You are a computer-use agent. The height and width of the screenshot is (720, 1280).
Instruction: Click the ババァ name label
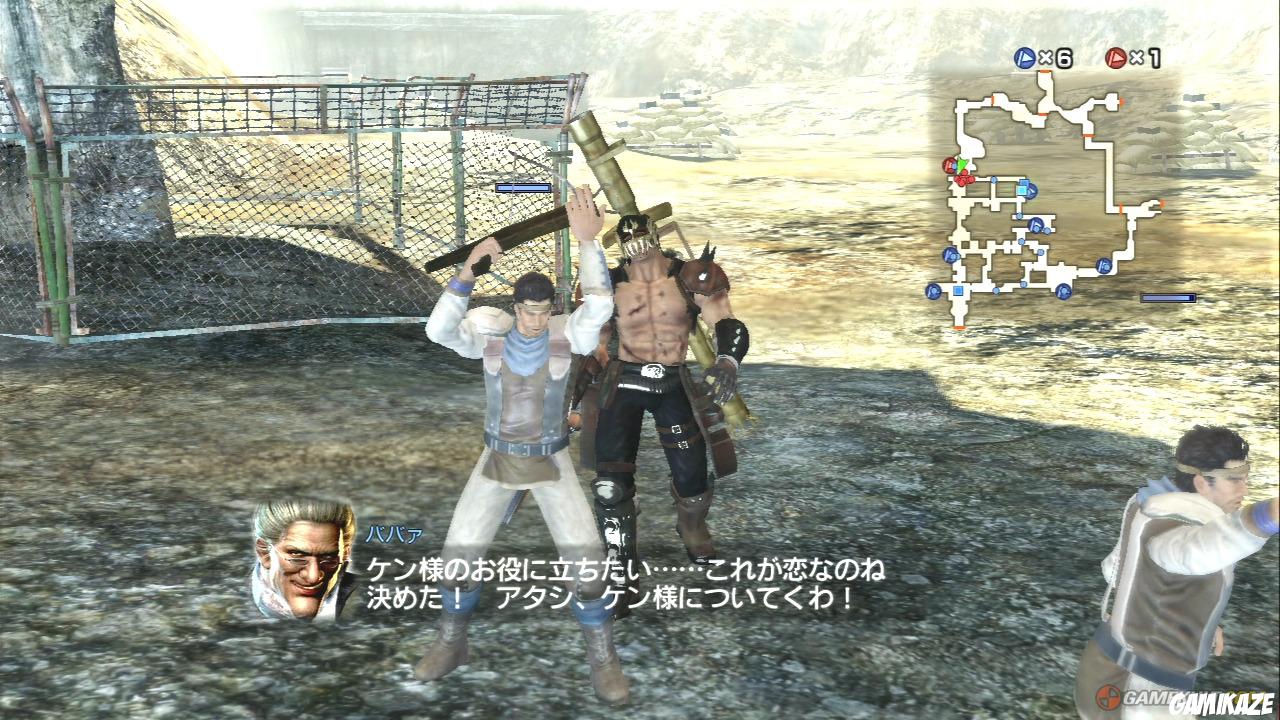point(395,533)
